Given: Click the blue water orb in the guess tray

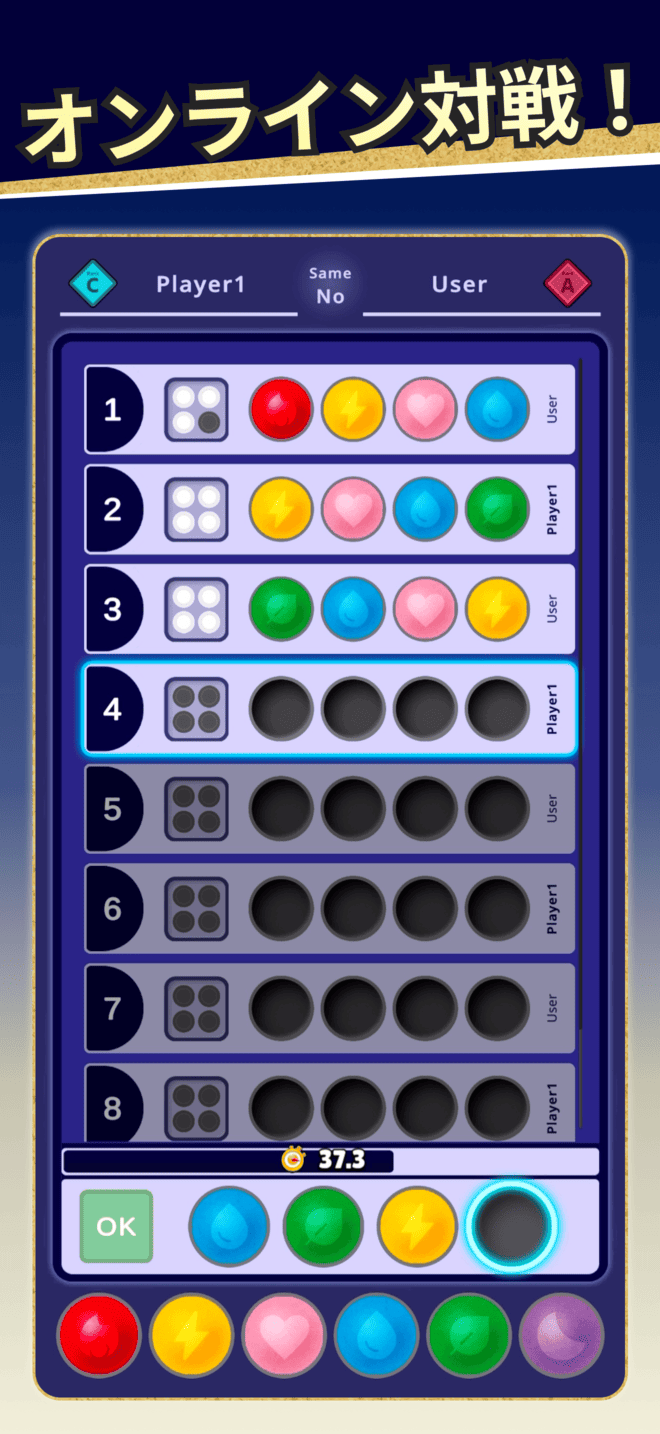Looking at the screenshot, I should [x=229, y=1226].
